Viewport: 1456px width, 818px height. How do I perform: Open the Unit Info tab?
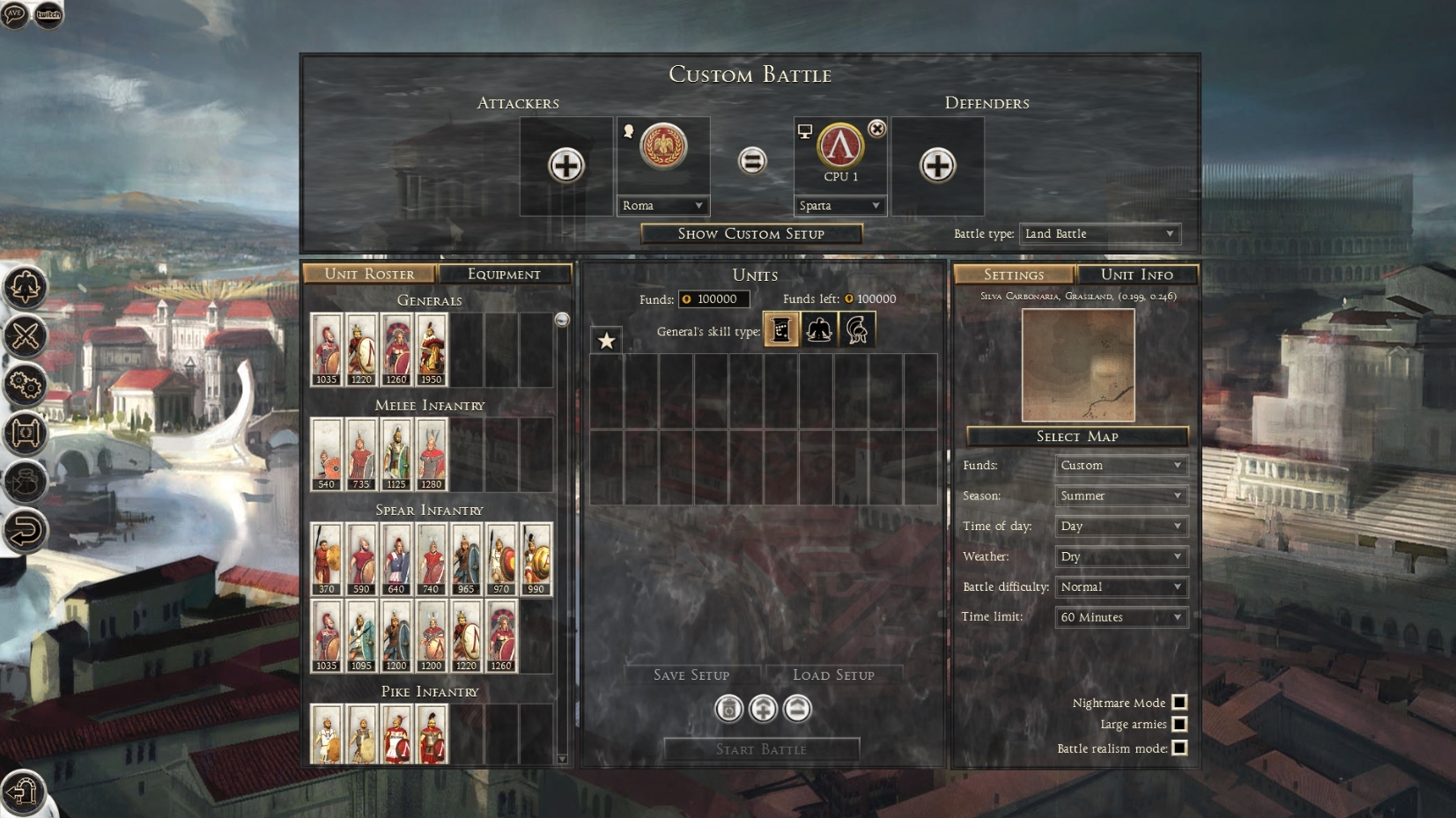point(1136,274)
